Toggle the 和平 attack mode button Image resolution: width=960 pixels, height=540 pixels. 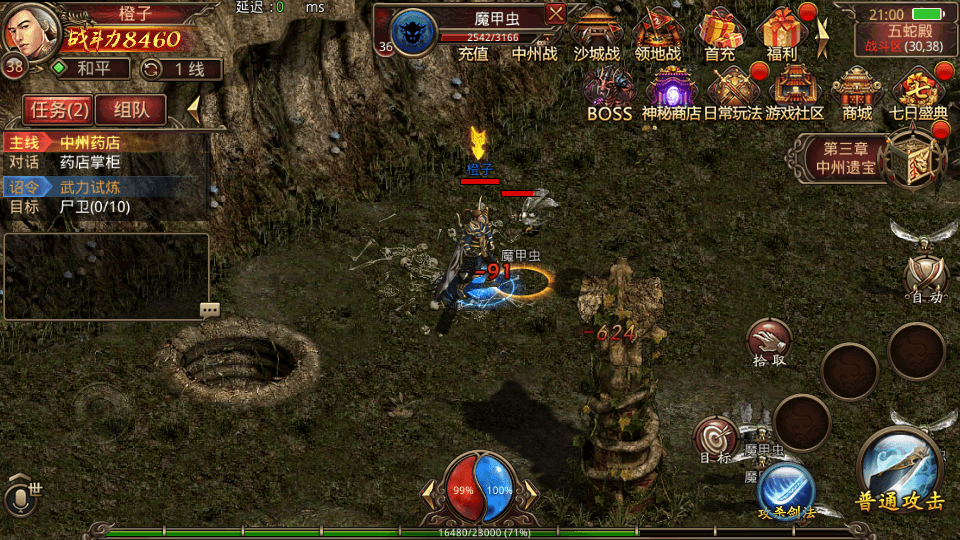pyautogui.click(x=92, y=68)
